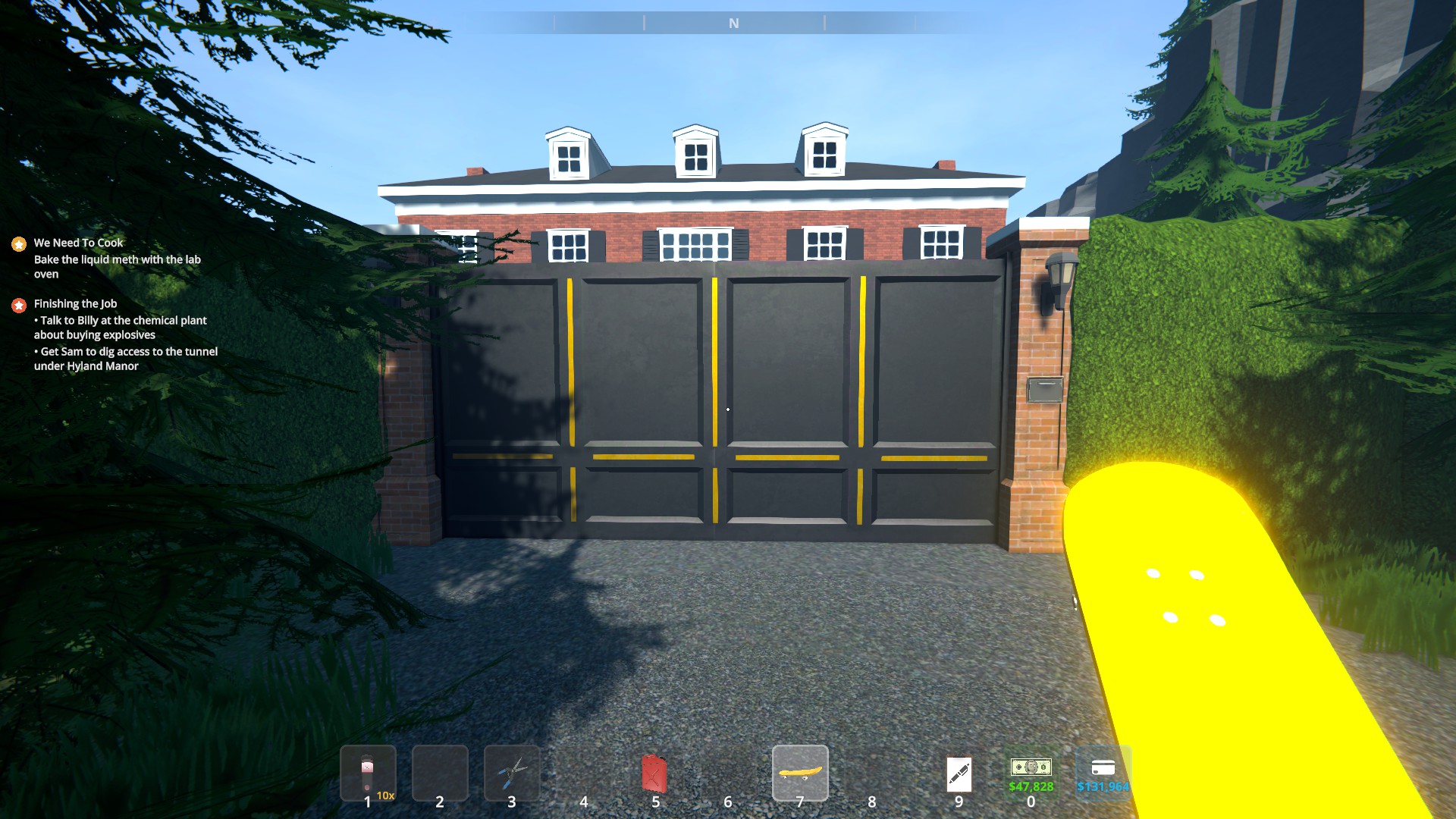
Task: Click the left tick on the compass strip
Action: (x=644, y=24)
